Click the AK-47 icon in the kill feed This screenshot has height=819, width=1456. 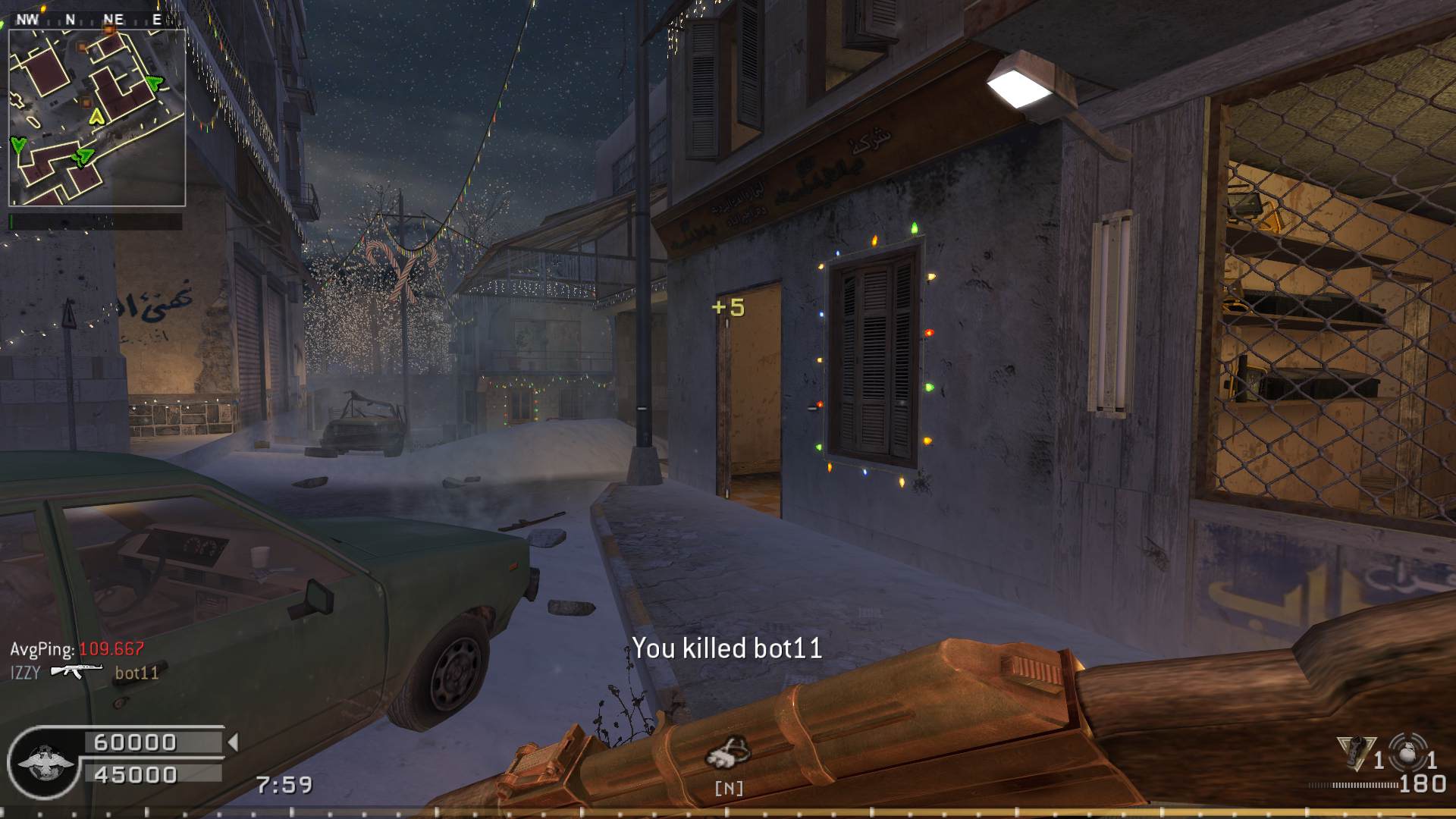(76, 671)
